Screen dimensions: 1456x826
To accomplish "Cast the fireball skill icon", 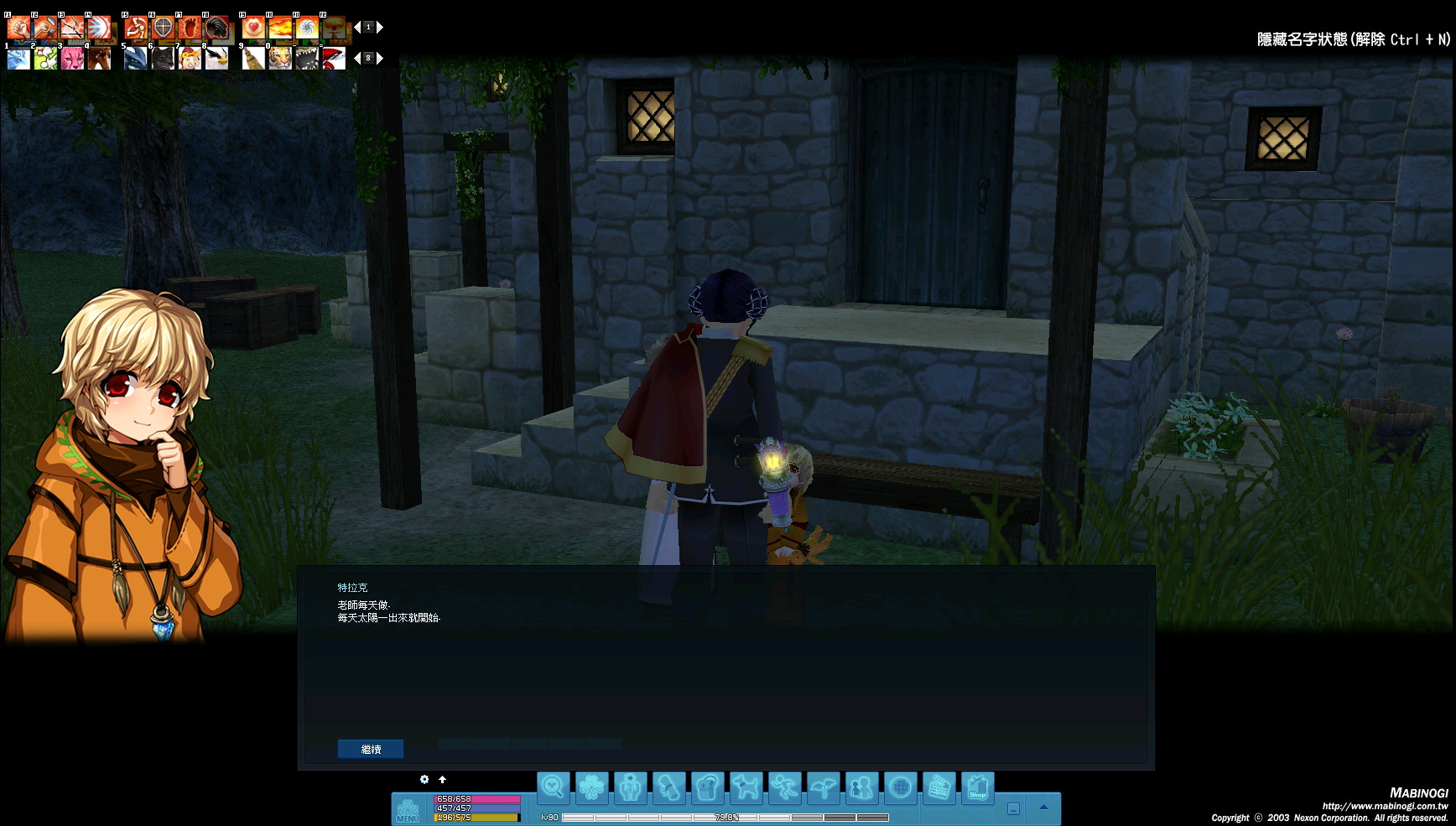I will coord(280,28).
